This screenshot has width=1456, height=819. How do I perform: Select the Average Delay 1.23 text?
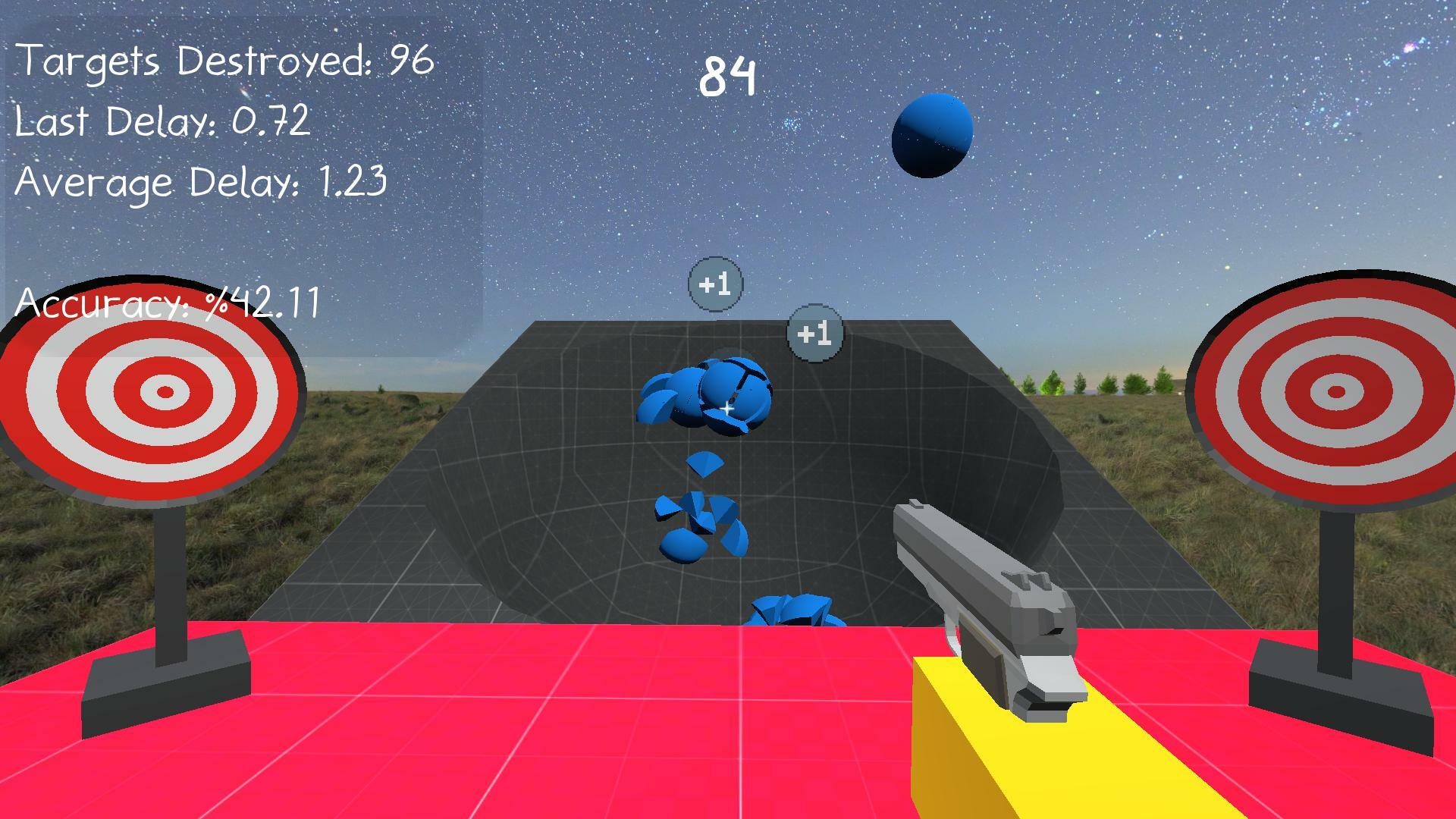tap(201, 182)
